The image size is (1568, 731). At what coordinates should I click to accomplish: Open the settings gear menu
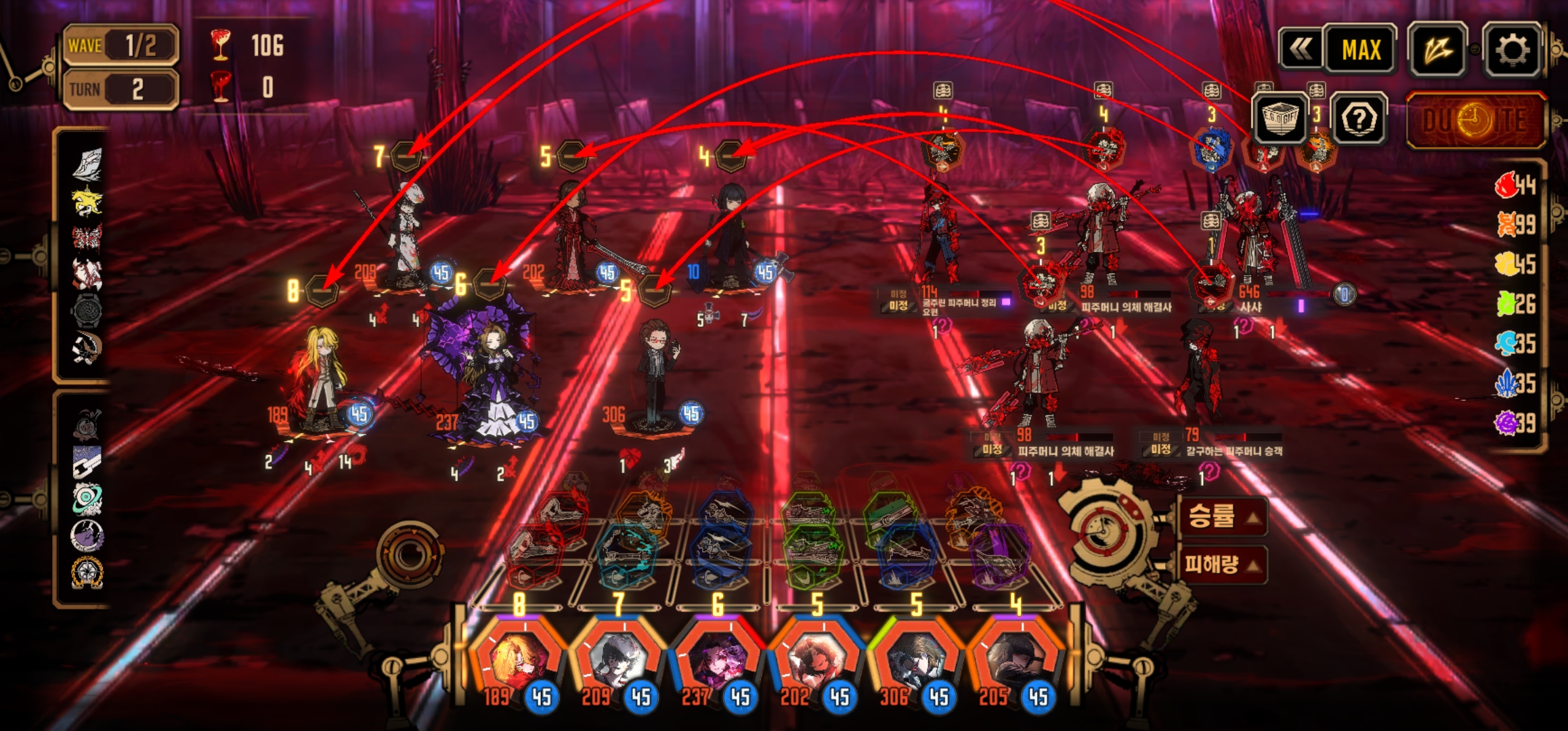pos(1512,49)
